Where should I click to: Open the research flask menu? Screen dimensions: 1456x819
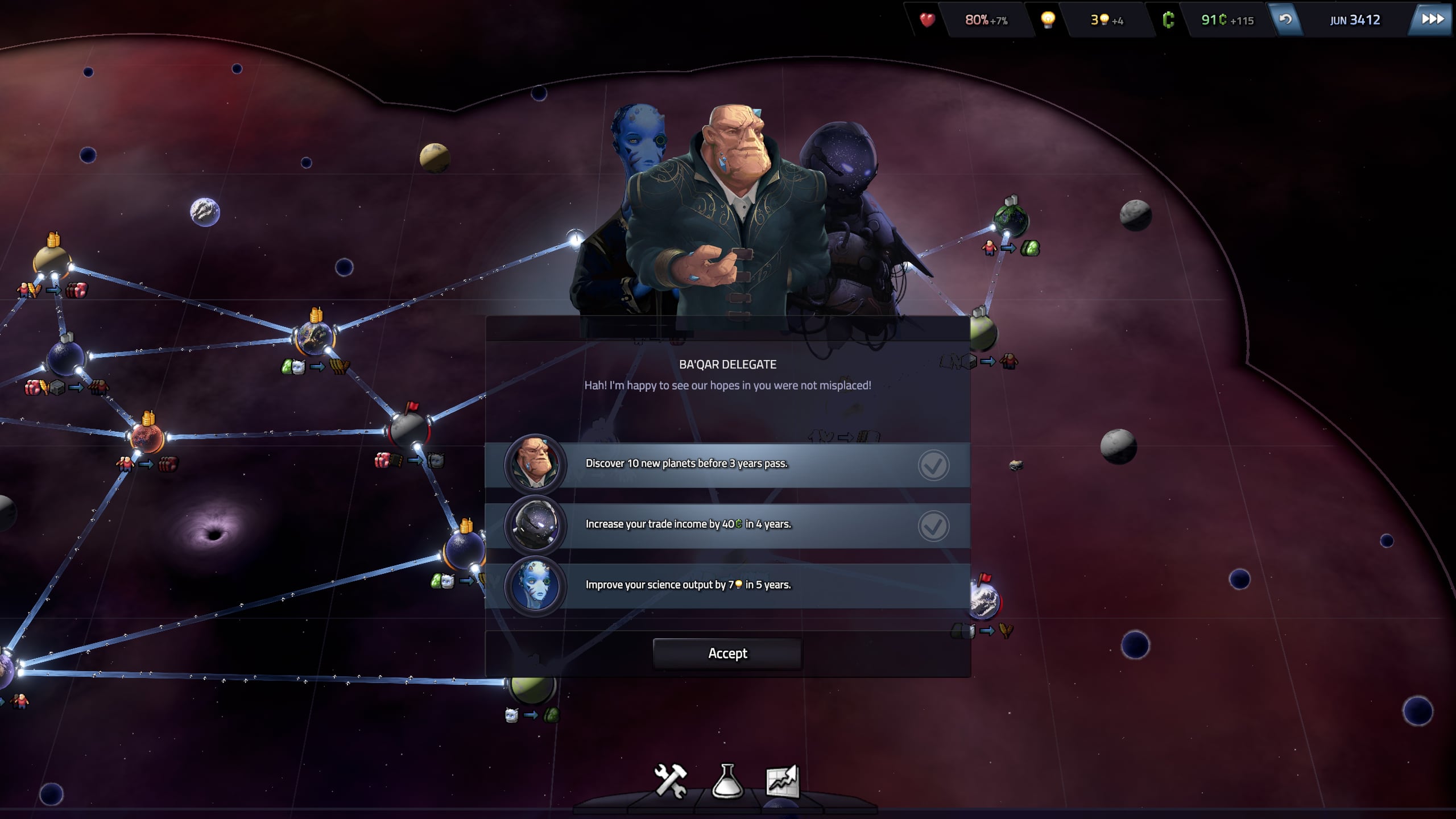tap(727, 781)
